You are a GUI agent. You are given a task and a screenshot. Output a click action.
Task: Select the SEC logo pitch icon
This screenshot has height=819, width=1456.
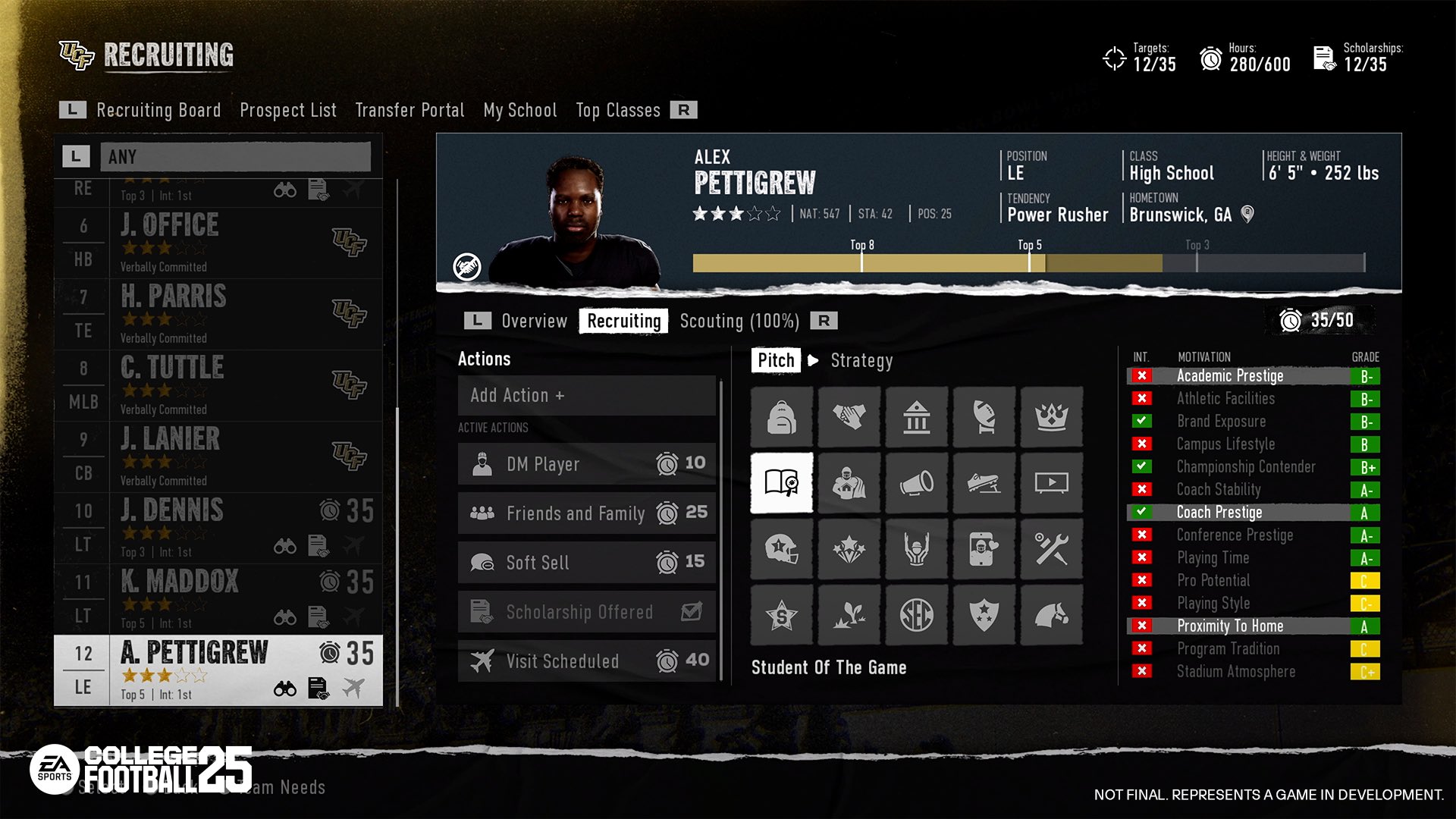[x=917, y=615]
